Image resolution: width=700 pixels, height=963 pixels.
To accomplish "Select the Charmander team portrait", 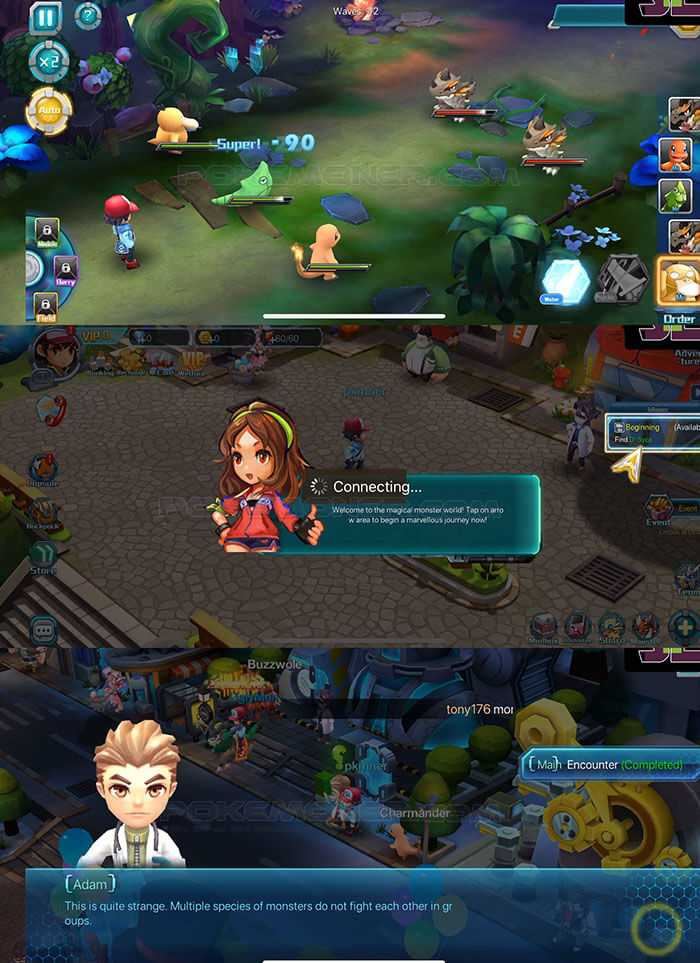I will [x=676, y=155].
